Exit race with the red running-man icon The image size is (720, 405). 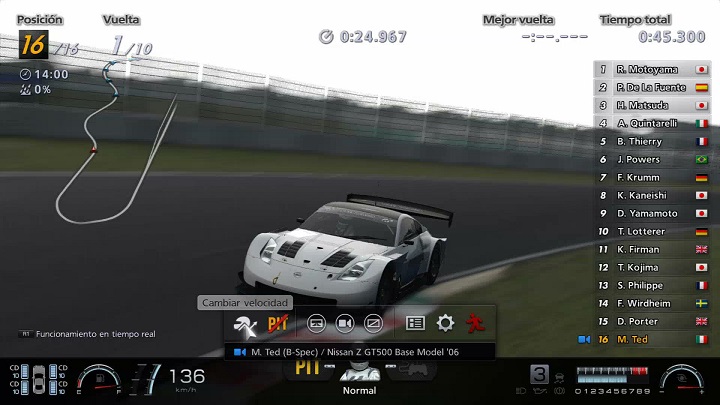tap(474, 323)
